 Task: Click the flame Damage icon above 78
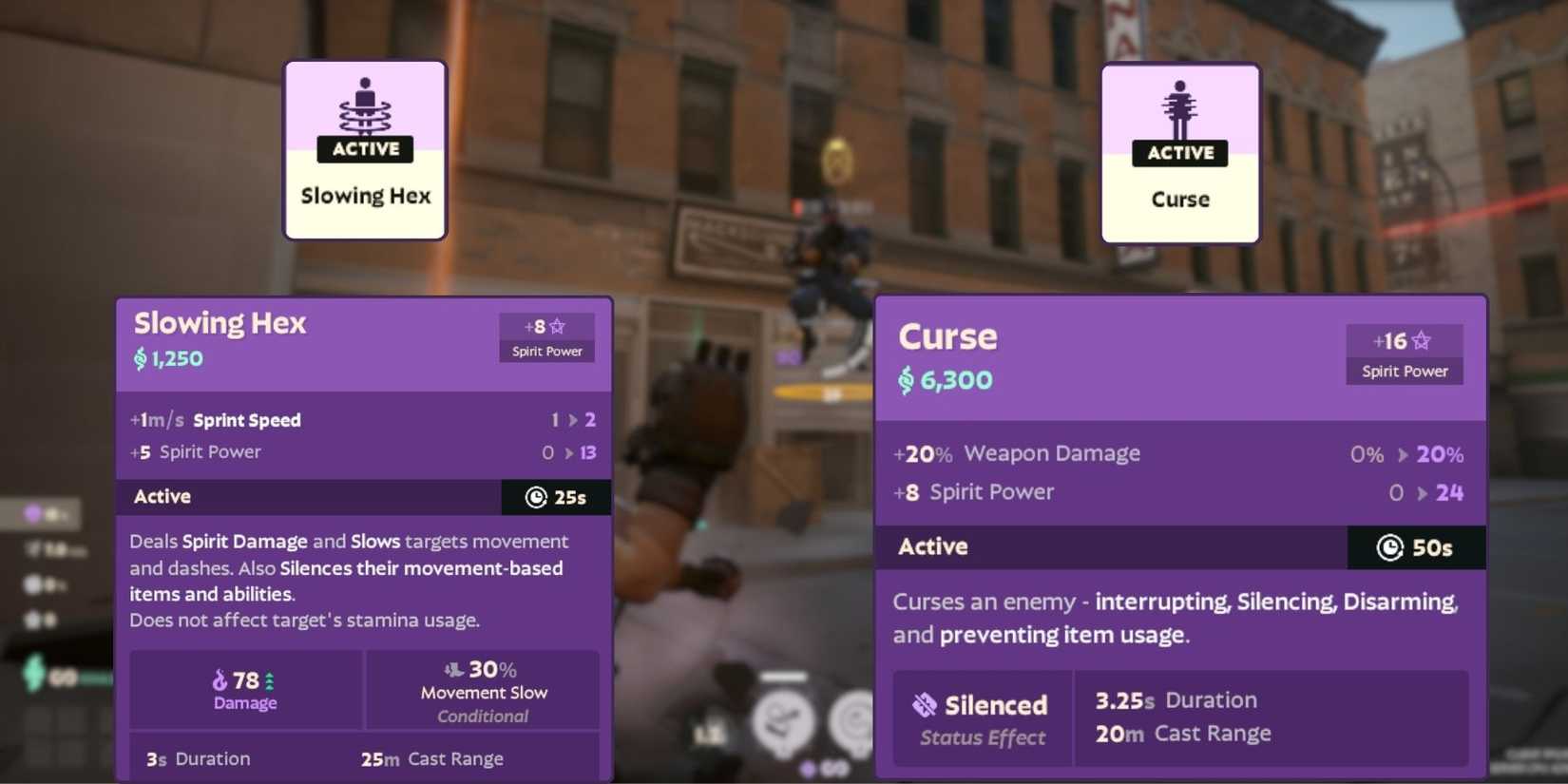[x=221, y=679]
